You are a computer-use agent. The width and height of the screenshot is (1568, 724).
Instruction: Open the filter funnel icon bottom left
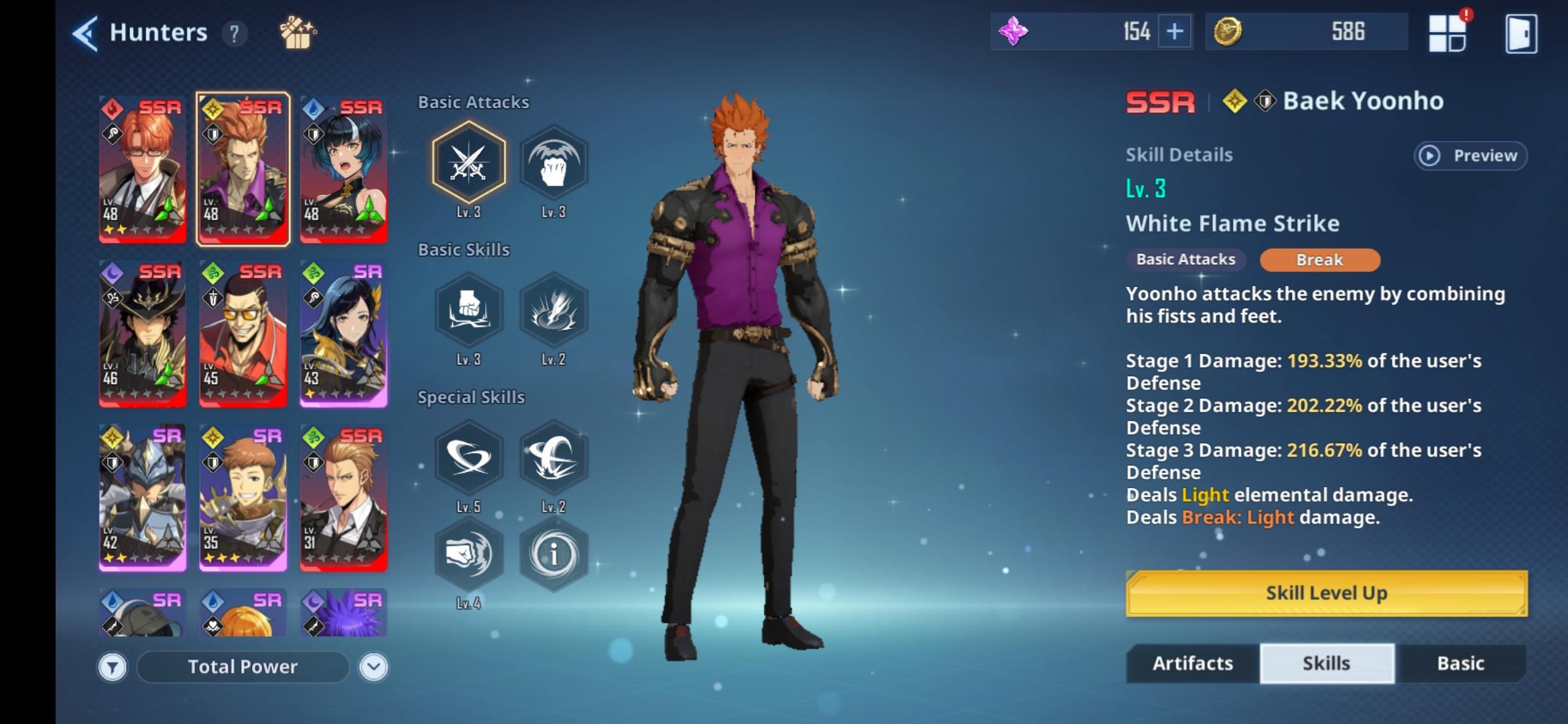coord(113,666)
